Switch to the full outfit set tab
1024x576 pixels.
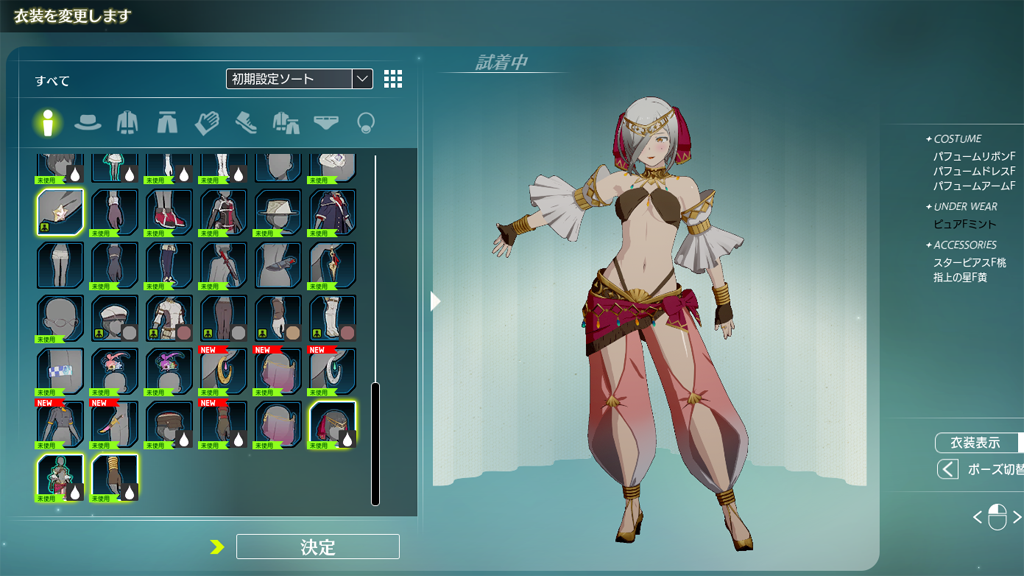[x=286, y=123]
